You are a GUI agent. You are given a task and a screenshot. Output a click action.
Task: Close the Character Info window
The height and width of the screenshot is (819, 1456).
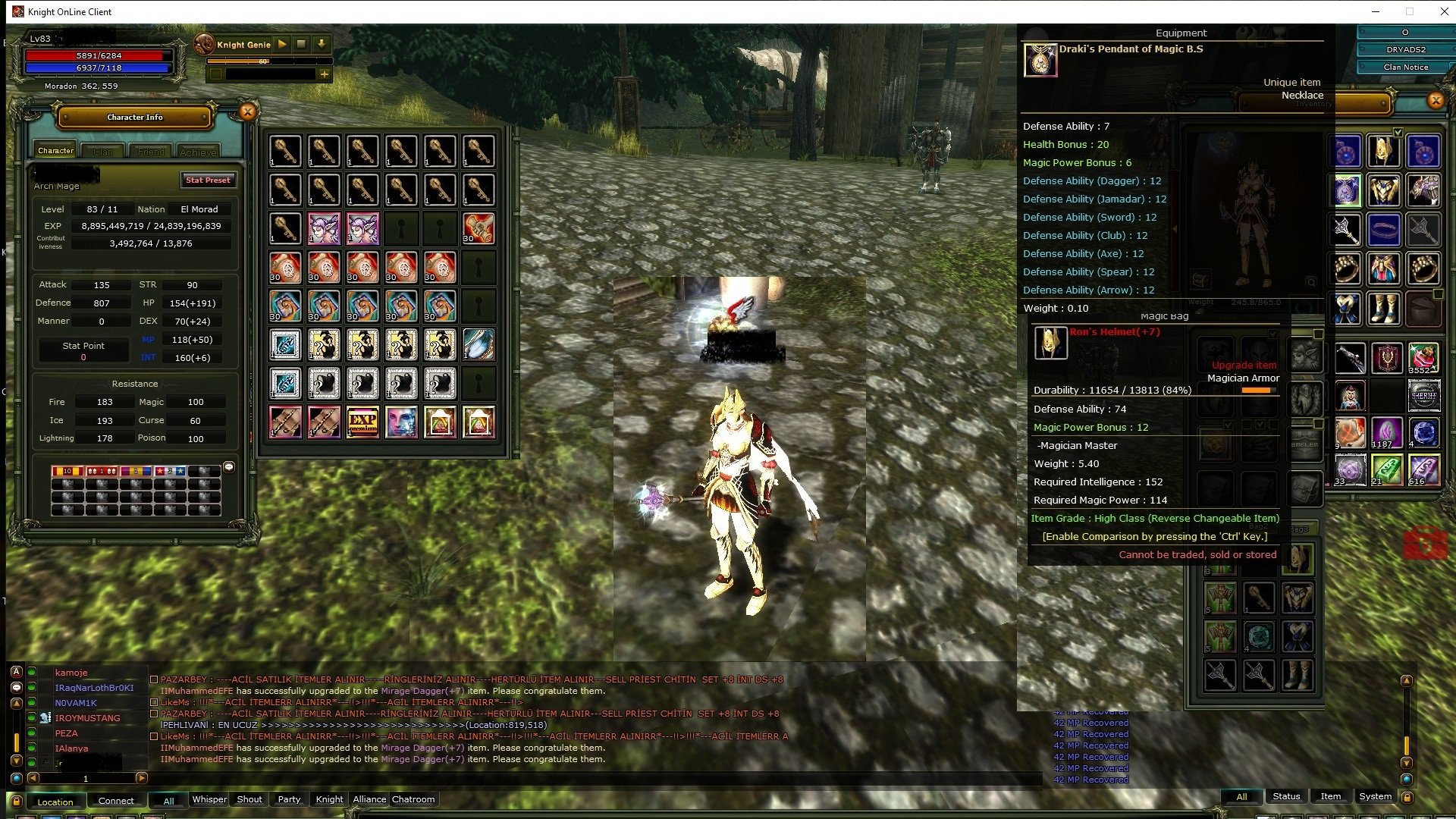click(x=247, y=112)
